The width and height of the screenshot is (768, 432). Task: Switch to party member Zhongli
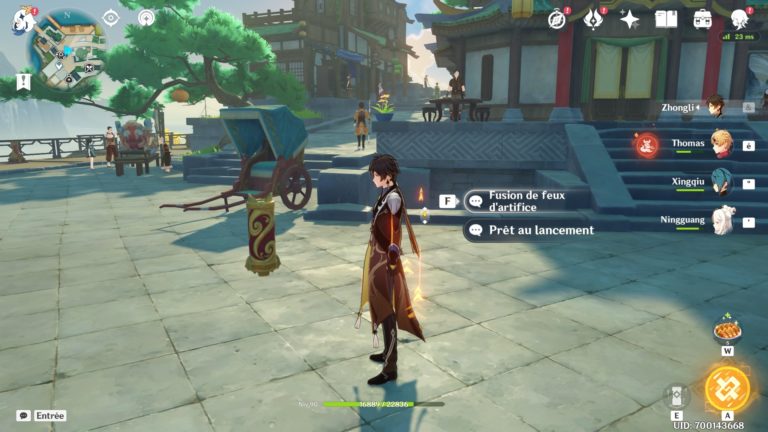click(x=714, y=106)
